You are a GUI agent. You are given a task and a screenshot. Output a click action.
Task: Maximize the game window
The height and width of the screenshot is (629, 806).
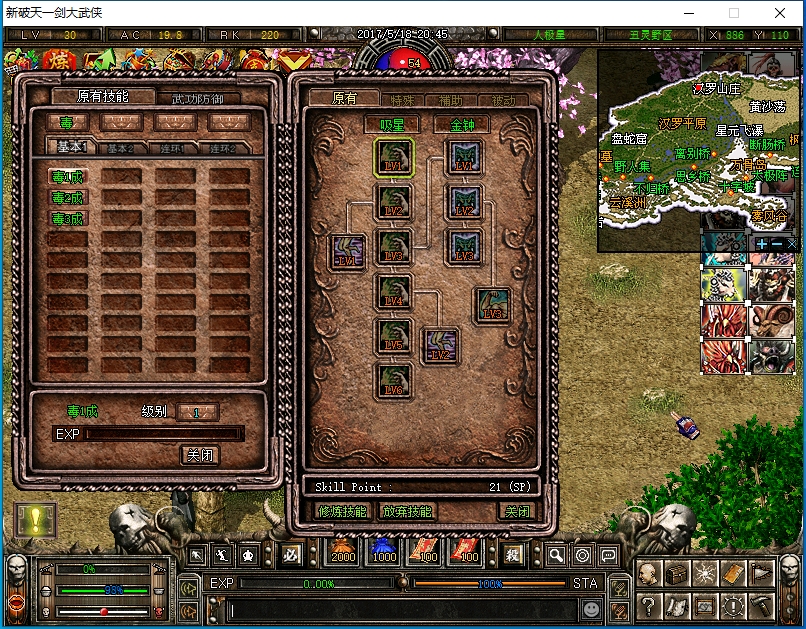coord(734,13)
